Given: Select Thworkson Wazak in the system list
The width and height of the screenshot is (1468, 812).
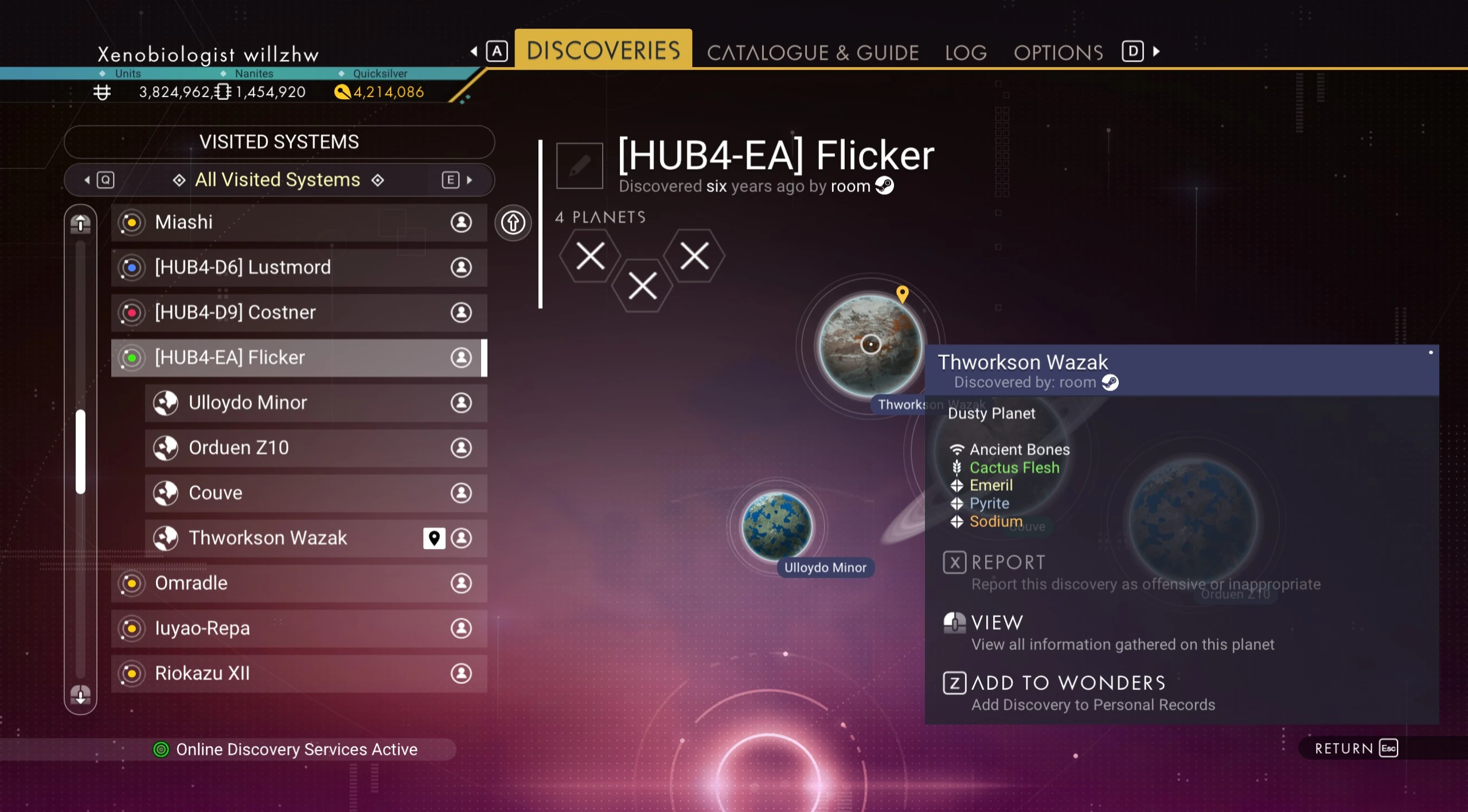Looking at the screenshot, I should click(287, 538).
